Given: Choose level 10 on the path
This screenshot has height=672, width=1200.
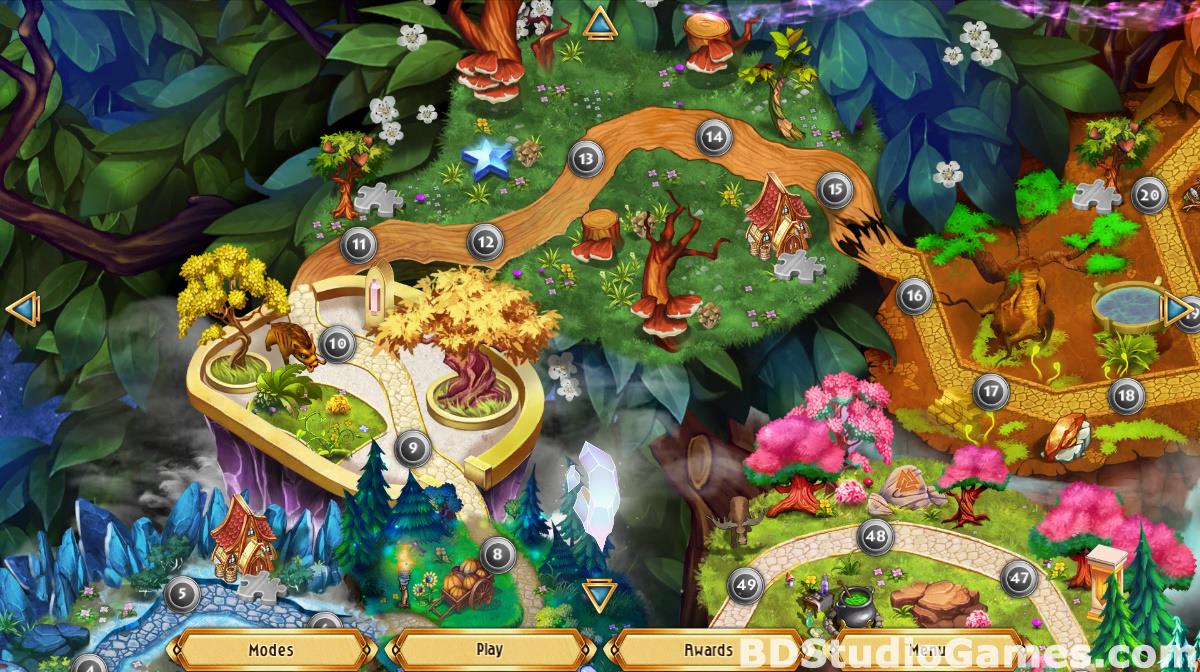Looking at the screenshot, I should [338, 344].
